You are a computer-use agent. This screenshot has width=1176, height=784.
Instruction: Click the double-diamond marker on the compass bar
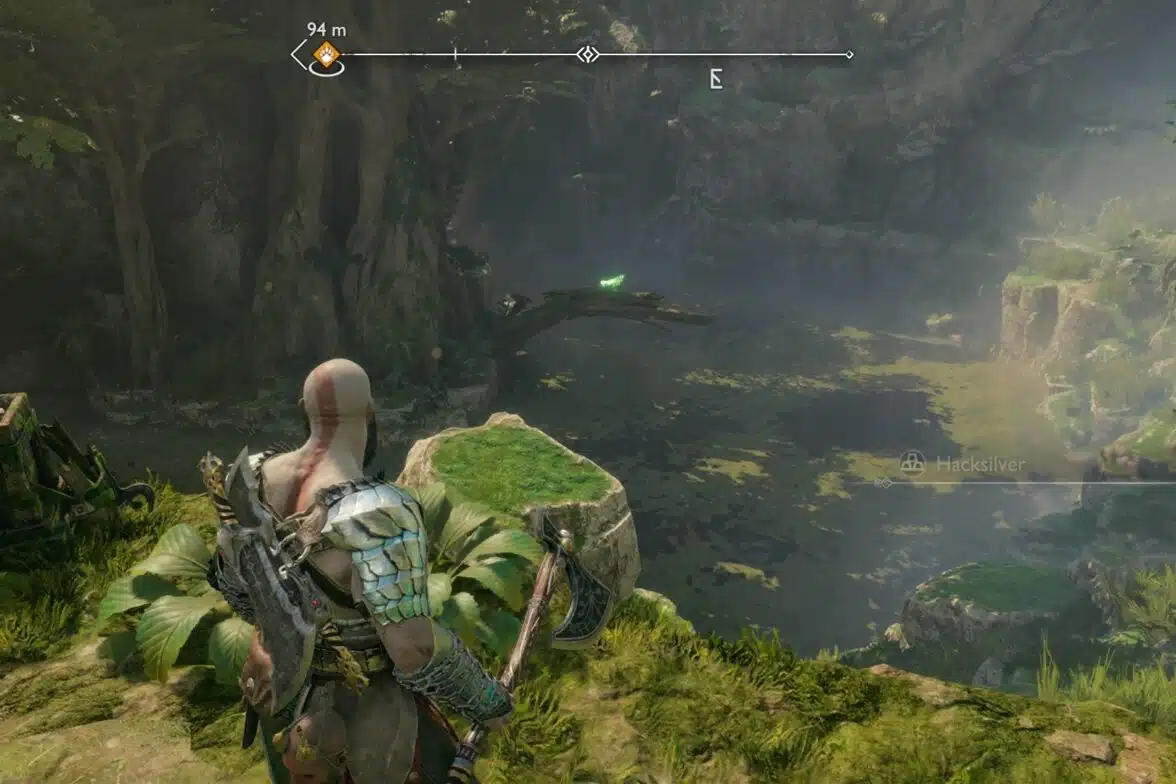[587, 54]
